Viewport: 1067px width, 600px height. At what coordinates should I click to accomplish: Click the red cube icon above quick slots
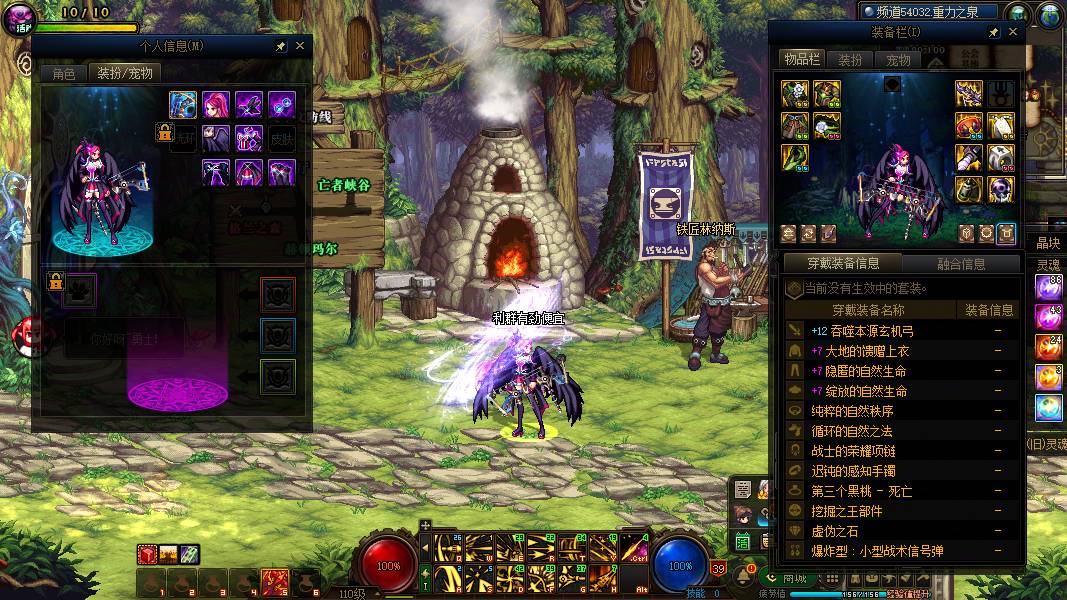147,554
